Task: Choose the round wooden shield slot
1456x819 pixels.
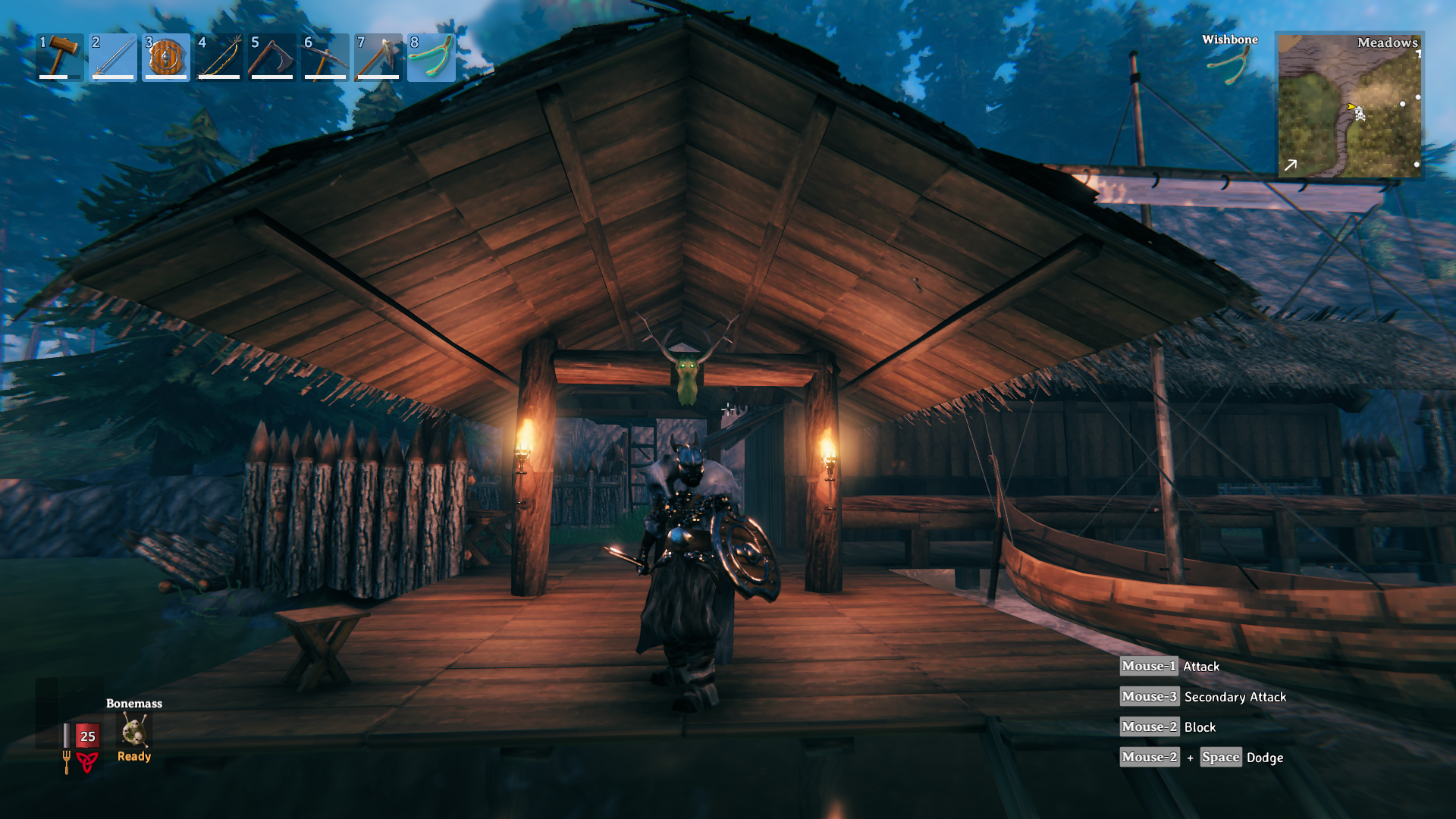Action: 166,57
